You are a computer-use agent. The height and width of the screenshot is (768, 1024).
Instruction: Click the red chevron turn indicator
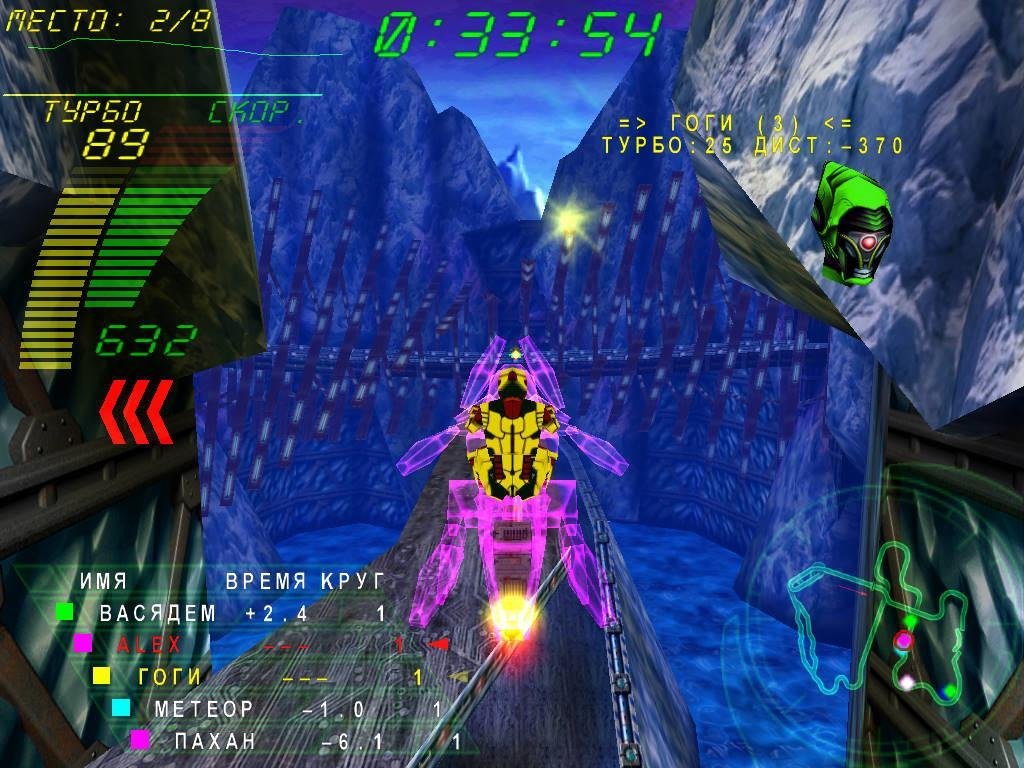tap(135, 411)
